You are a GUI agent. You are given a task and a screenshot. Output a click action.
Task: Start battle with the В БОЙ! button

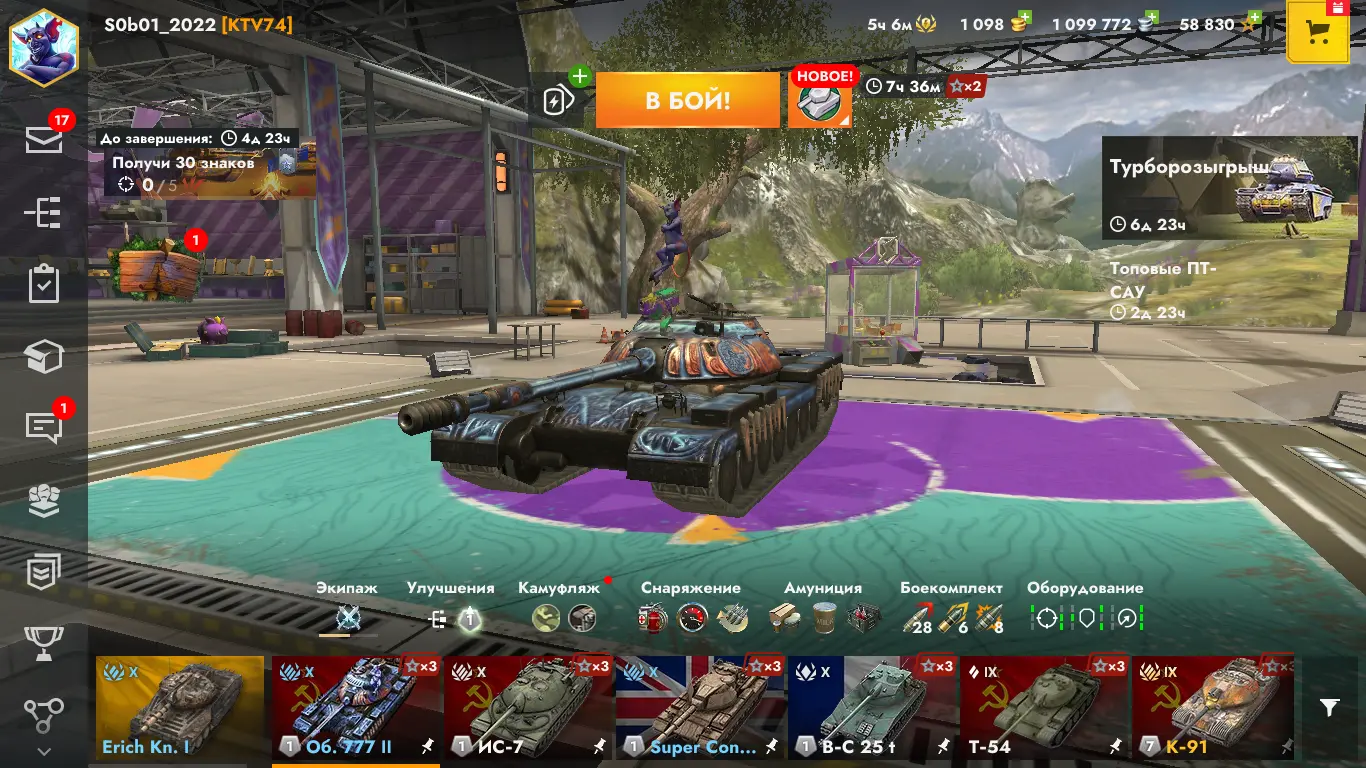[687, 100]
